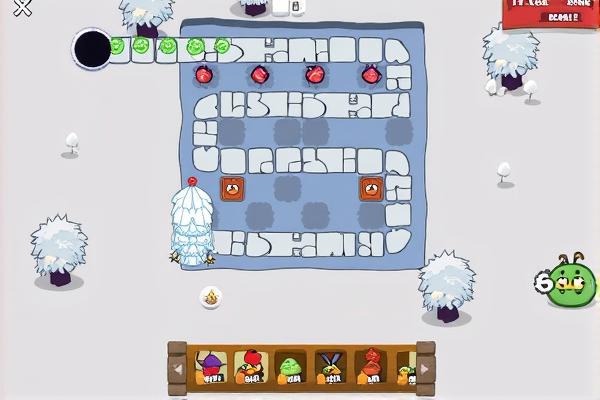Select the blue-eared orange bird slot
The height and width of the screenshot is (400, 600).
pyautogui.click(x=330, y=367)
